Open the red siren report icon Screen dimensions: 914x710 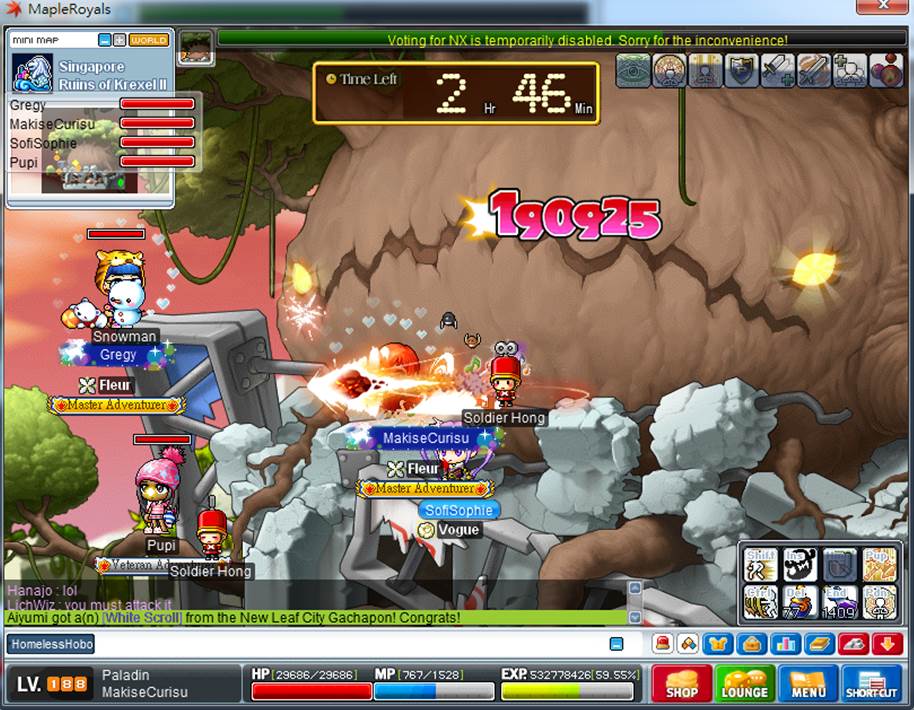click(x=662, y=645)
